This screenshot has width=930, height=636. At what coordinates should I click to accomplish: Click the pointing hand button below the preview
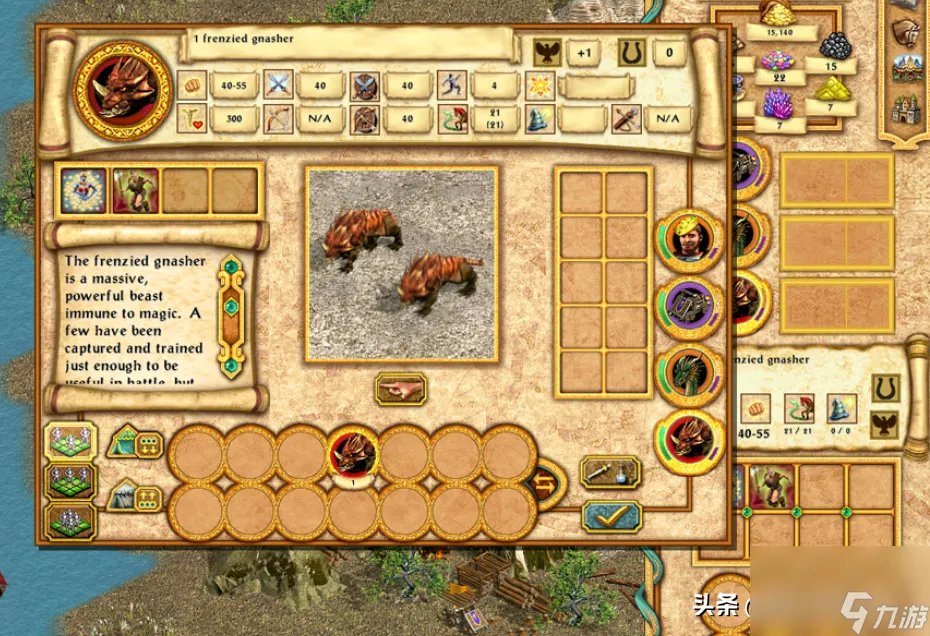(400, 389)
